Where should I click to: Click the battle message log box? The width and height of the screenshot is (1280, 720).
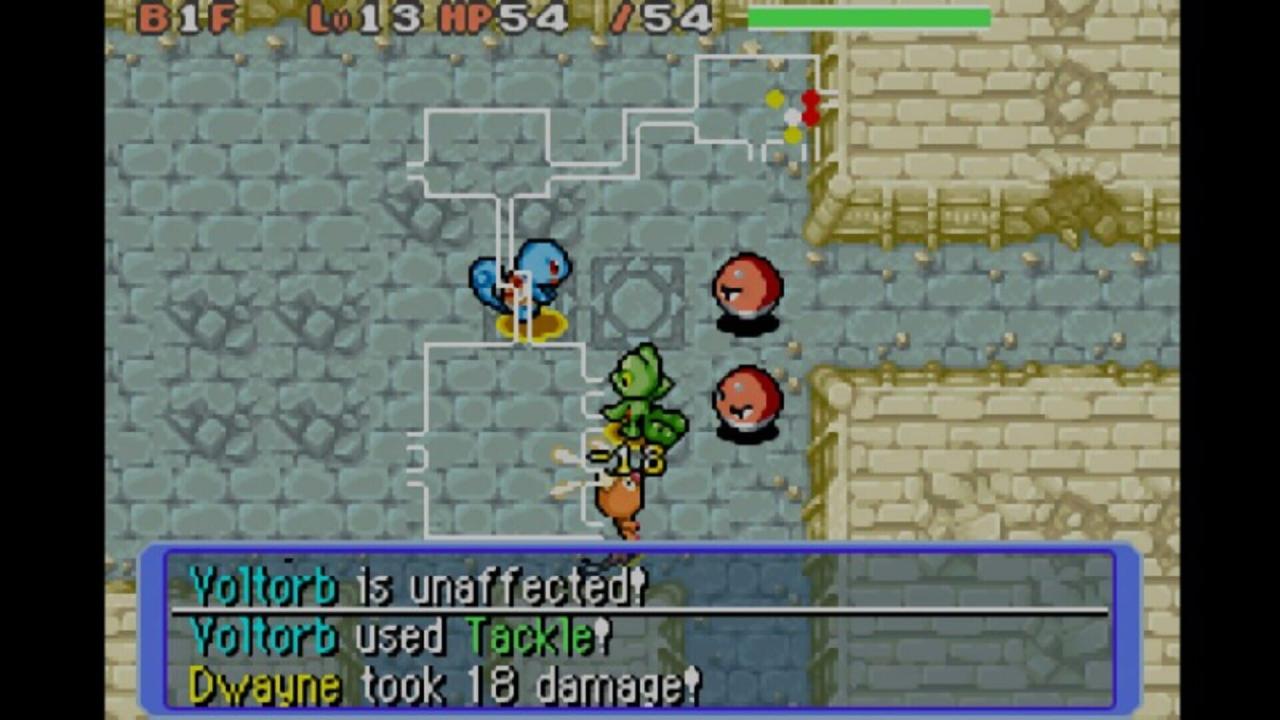[640, 630]
